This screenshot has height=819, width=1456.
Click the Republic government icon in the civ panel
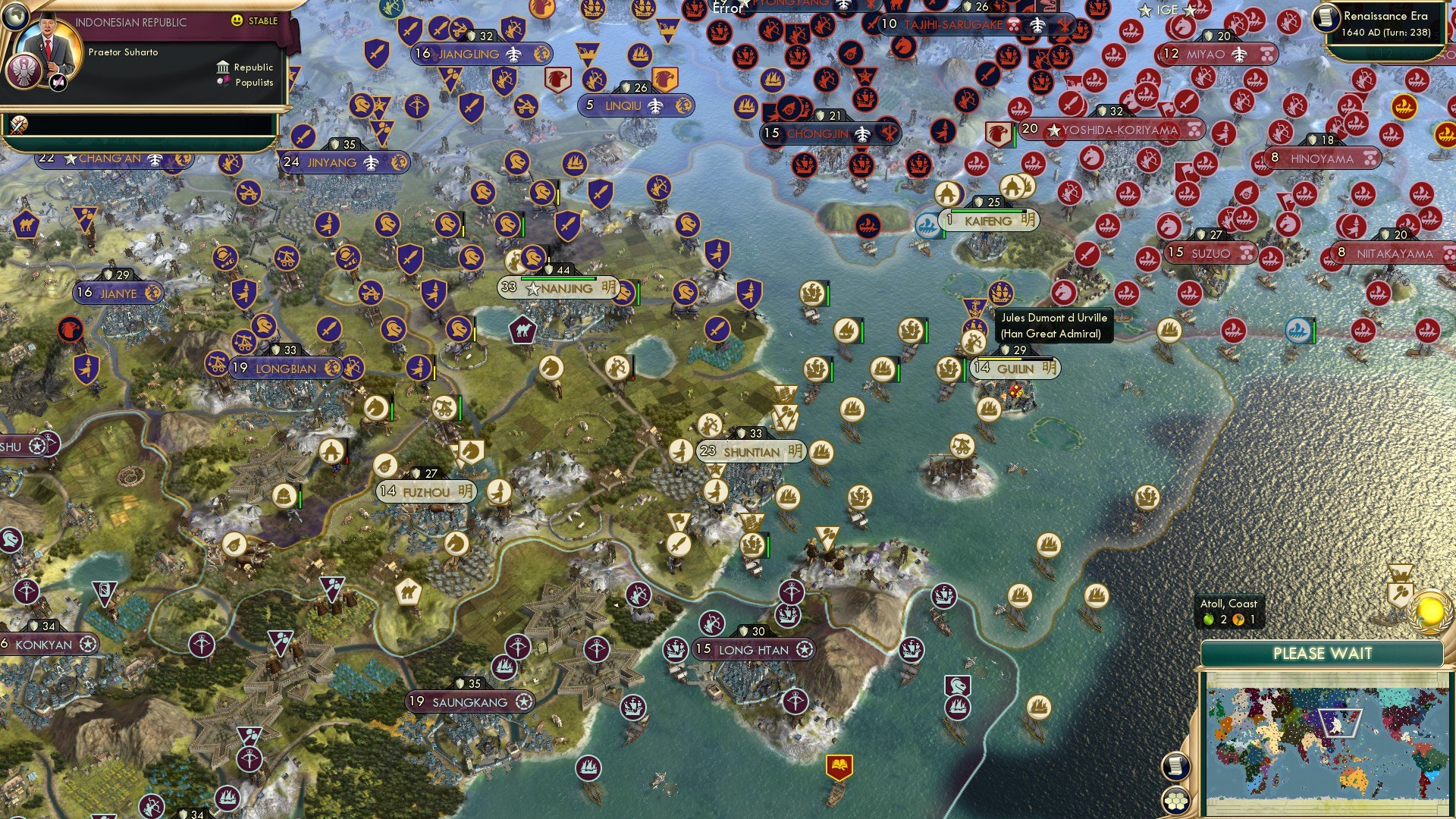point(223,68)
